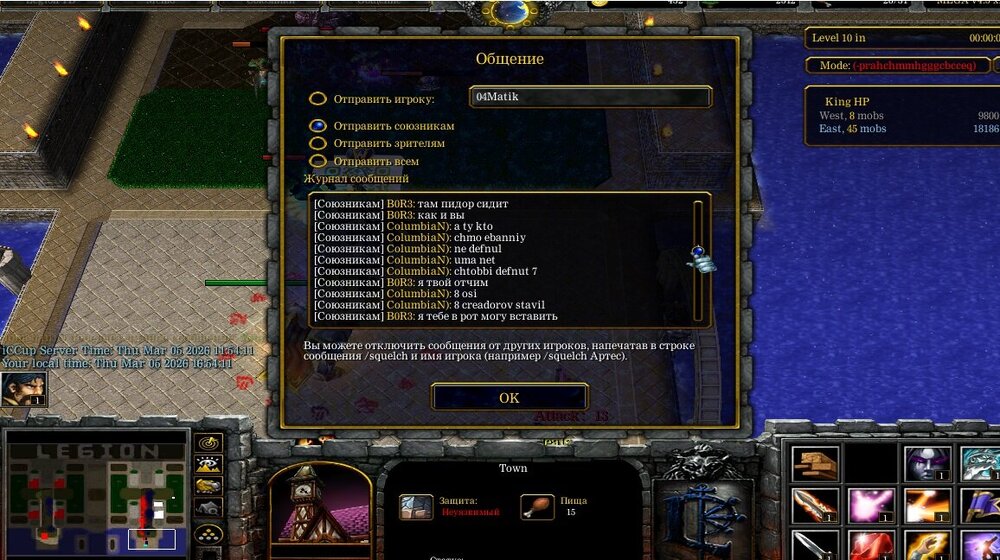The image size is (1000, 560).
Task: Click the clock tower Town portrait
Action: pos(319,510)
